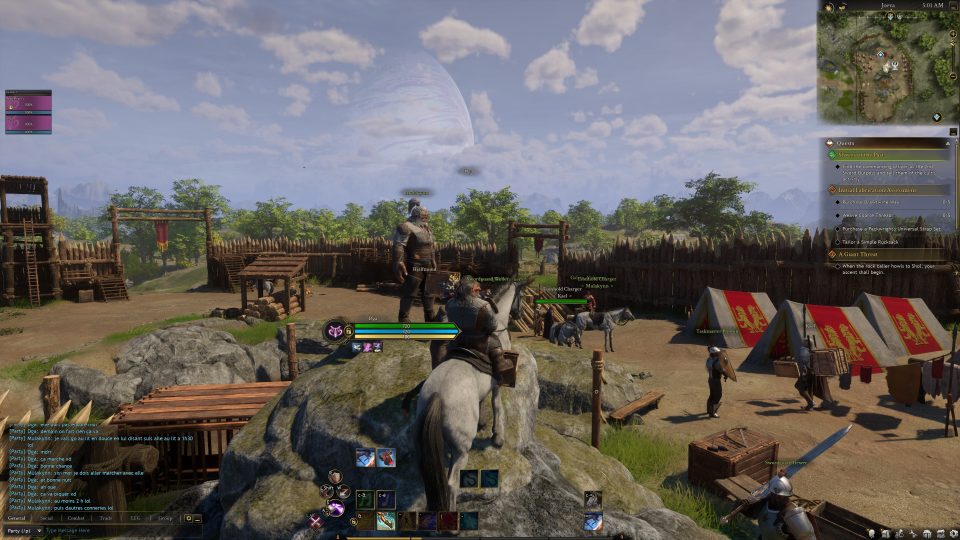The image size is (960, 540).
Task: Switch chat to the Social tab
Action: (x=46, y=518)
